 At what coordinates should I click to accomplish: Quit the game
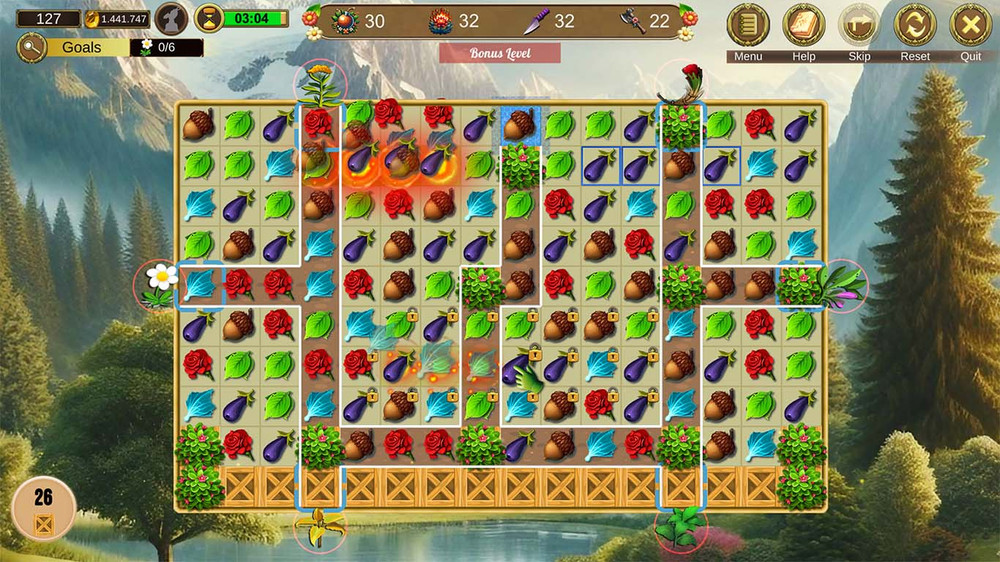coord(970,25)
